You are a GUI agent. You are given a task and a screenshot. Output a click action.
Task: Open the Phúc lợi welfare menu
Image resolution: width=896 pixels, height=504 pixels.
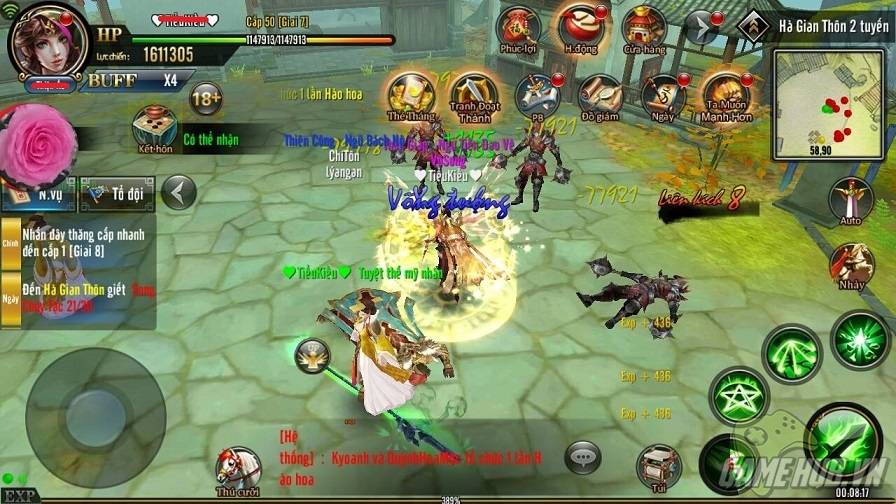(x=520, y=28)
